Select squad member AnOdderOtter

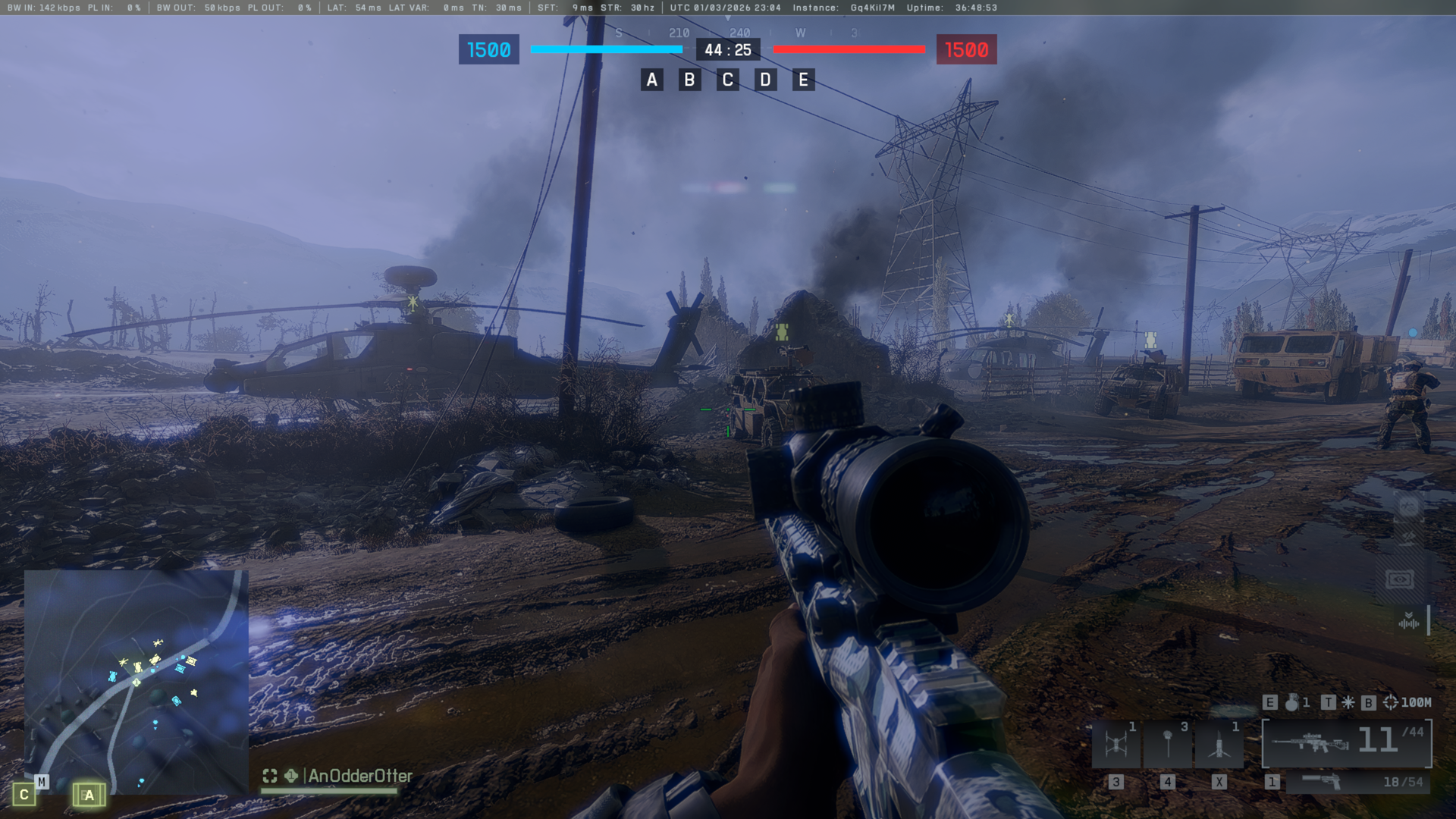click(359, 776)
